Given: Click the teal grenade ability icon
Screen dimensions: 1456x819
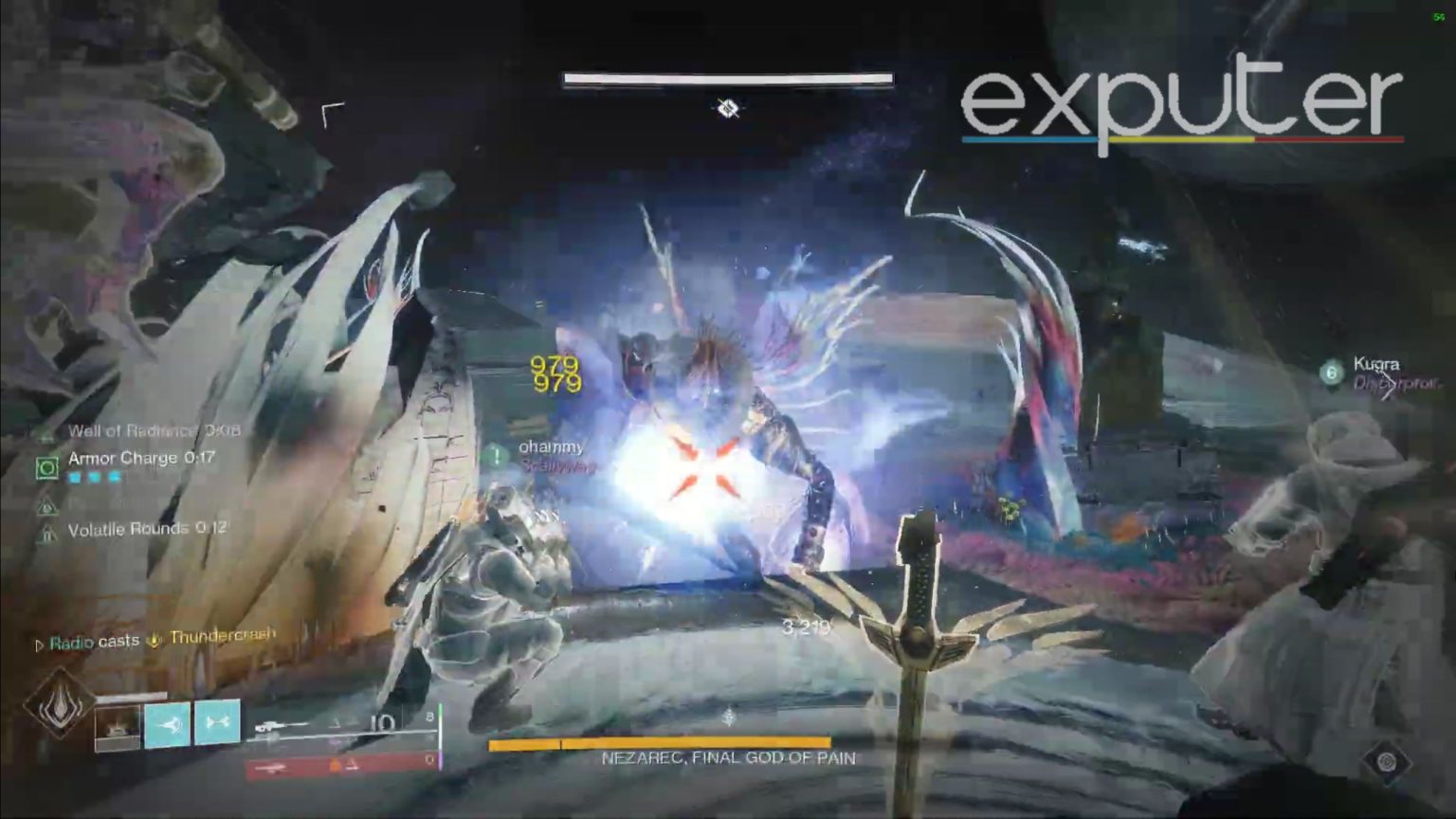Looking at the screenshot, I should [x=219, y=722].
